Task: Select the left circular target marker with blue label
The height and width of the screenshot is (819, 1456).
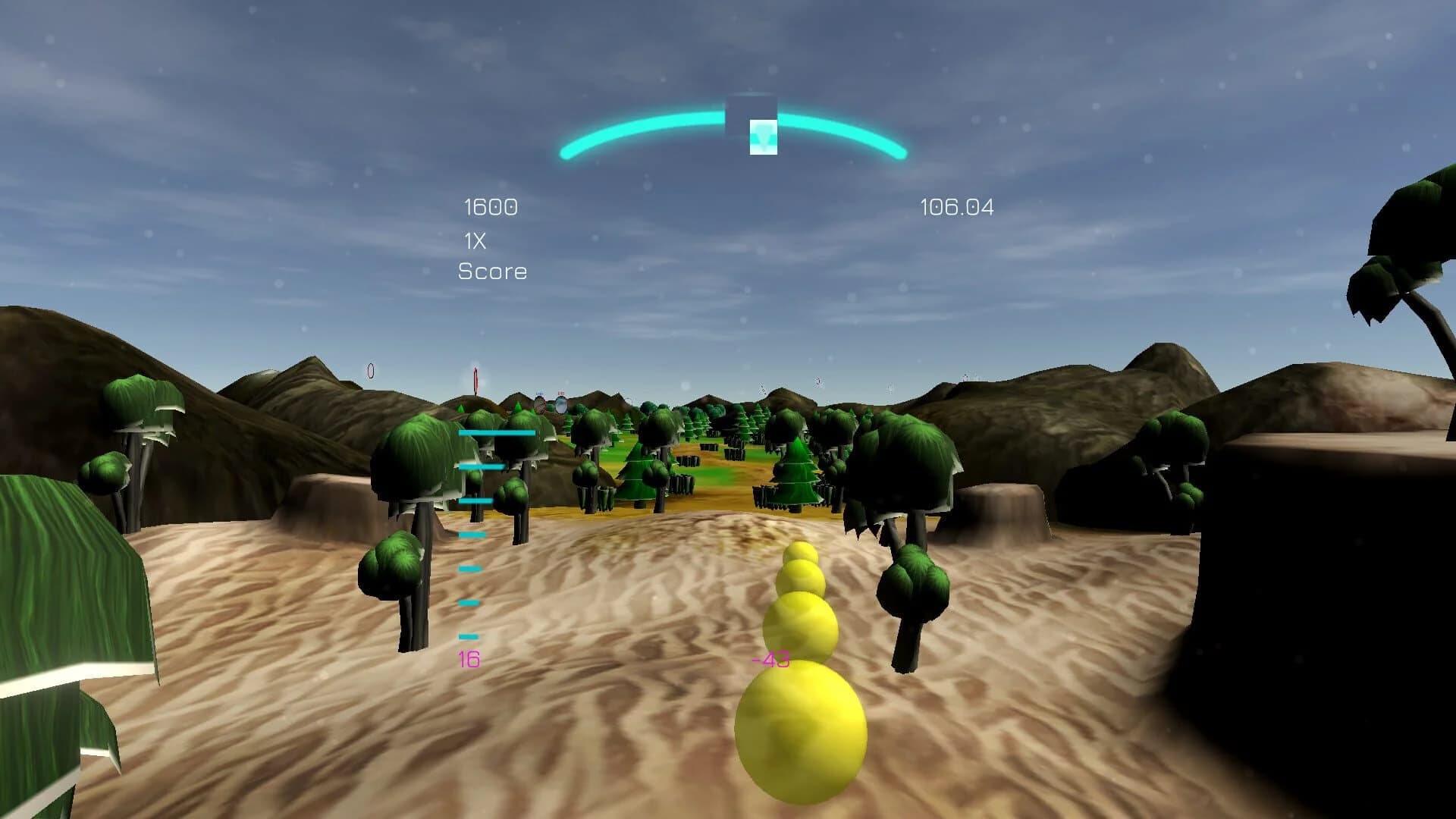Action: pos(540,405)
